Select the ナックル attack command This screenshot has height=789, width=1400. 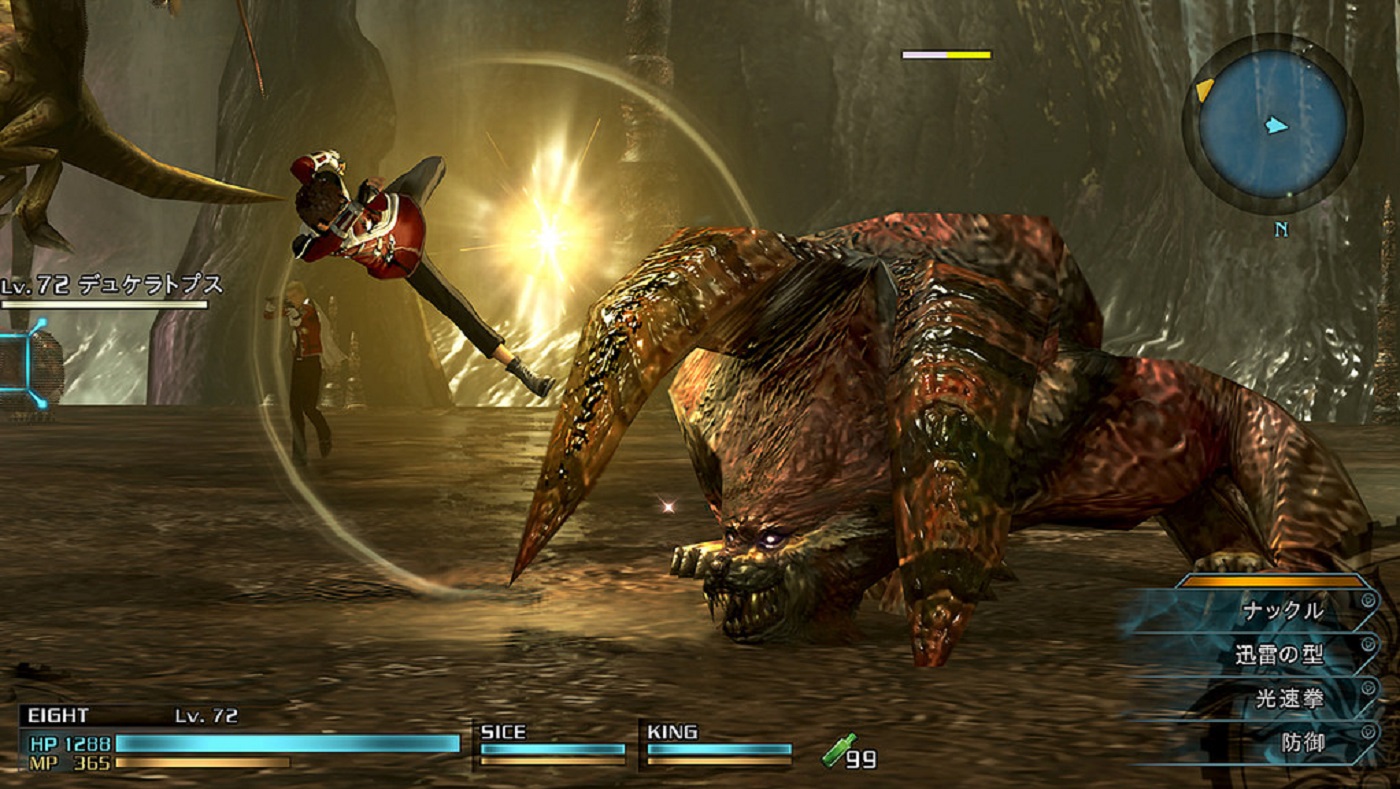tap(1282, 610)
